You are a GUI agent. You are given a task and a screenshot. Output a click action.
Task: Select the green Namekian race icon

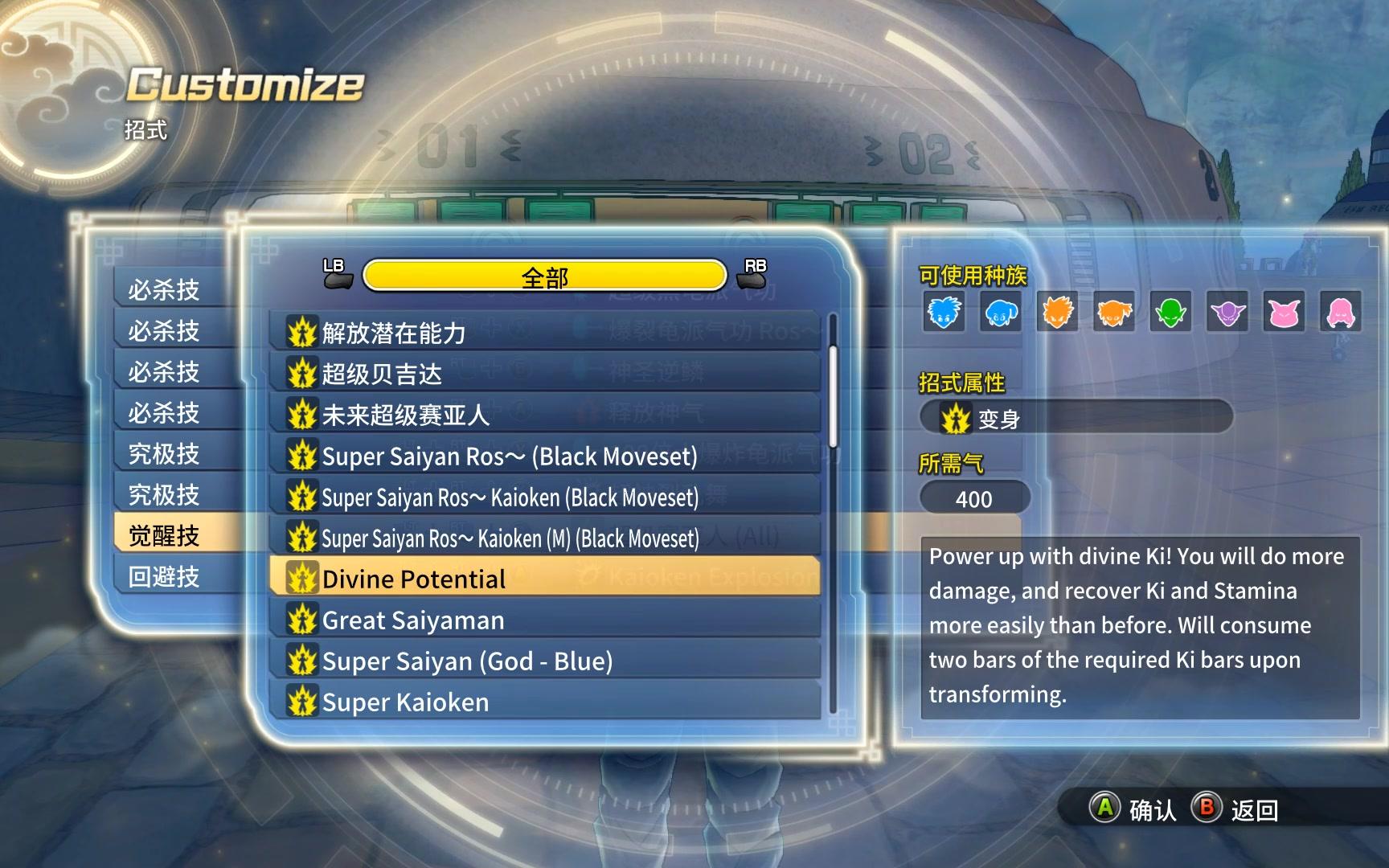[x=1172, y=313]
